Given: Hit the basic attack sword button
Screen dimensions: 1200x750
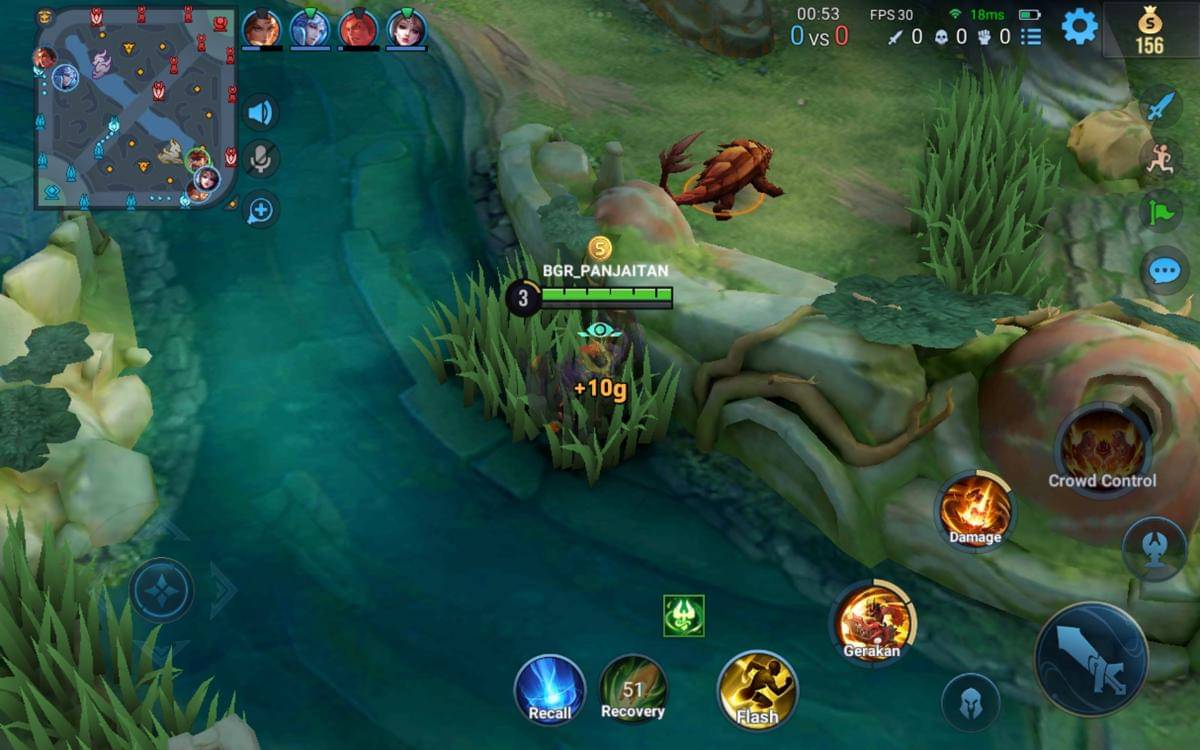Looking at the screenshot, I should click(x=1091, y=659).
